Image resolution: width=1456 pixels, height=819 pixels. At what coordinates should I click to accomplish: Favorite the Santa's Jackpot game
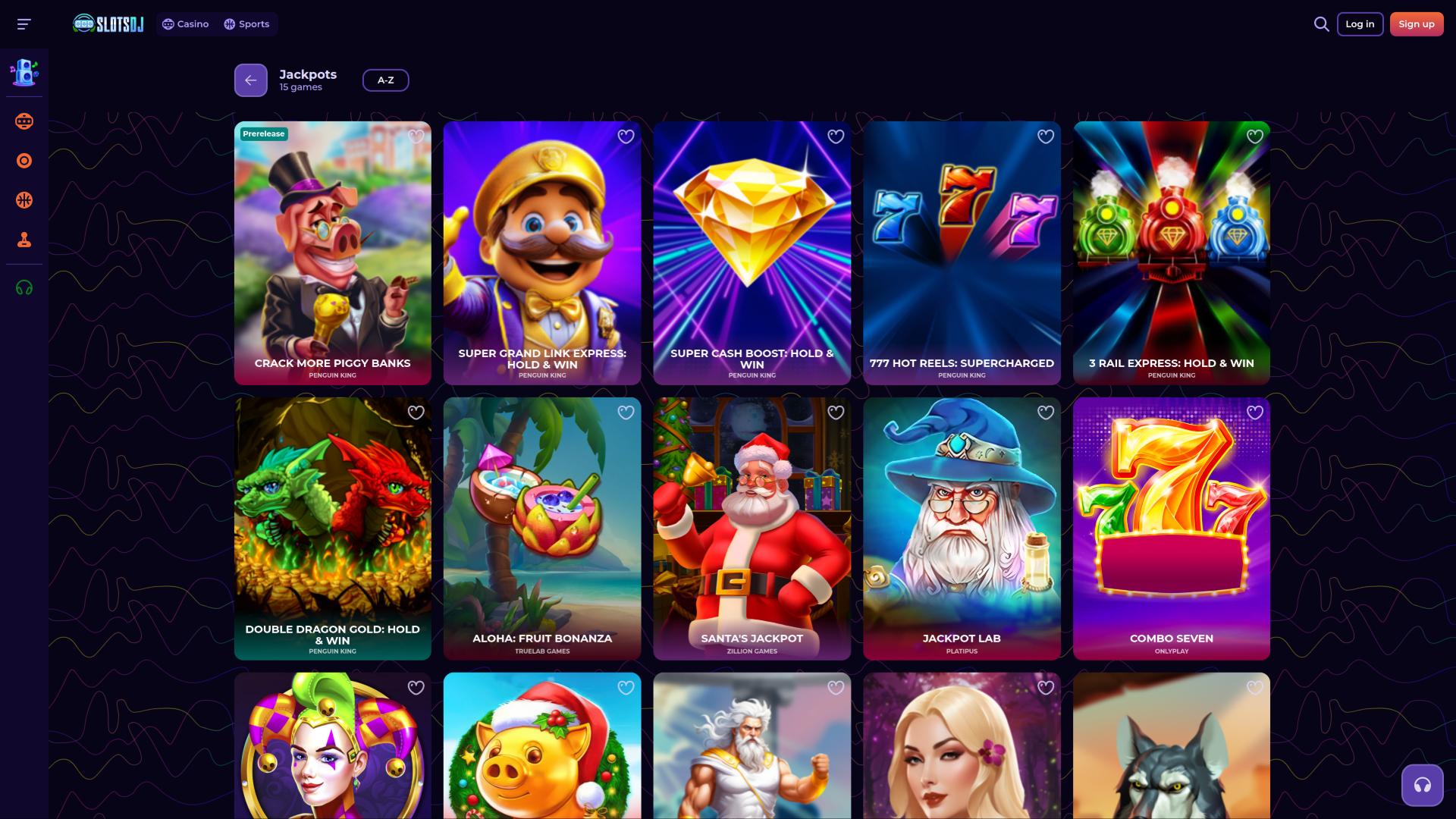click(x=835, y=412)
